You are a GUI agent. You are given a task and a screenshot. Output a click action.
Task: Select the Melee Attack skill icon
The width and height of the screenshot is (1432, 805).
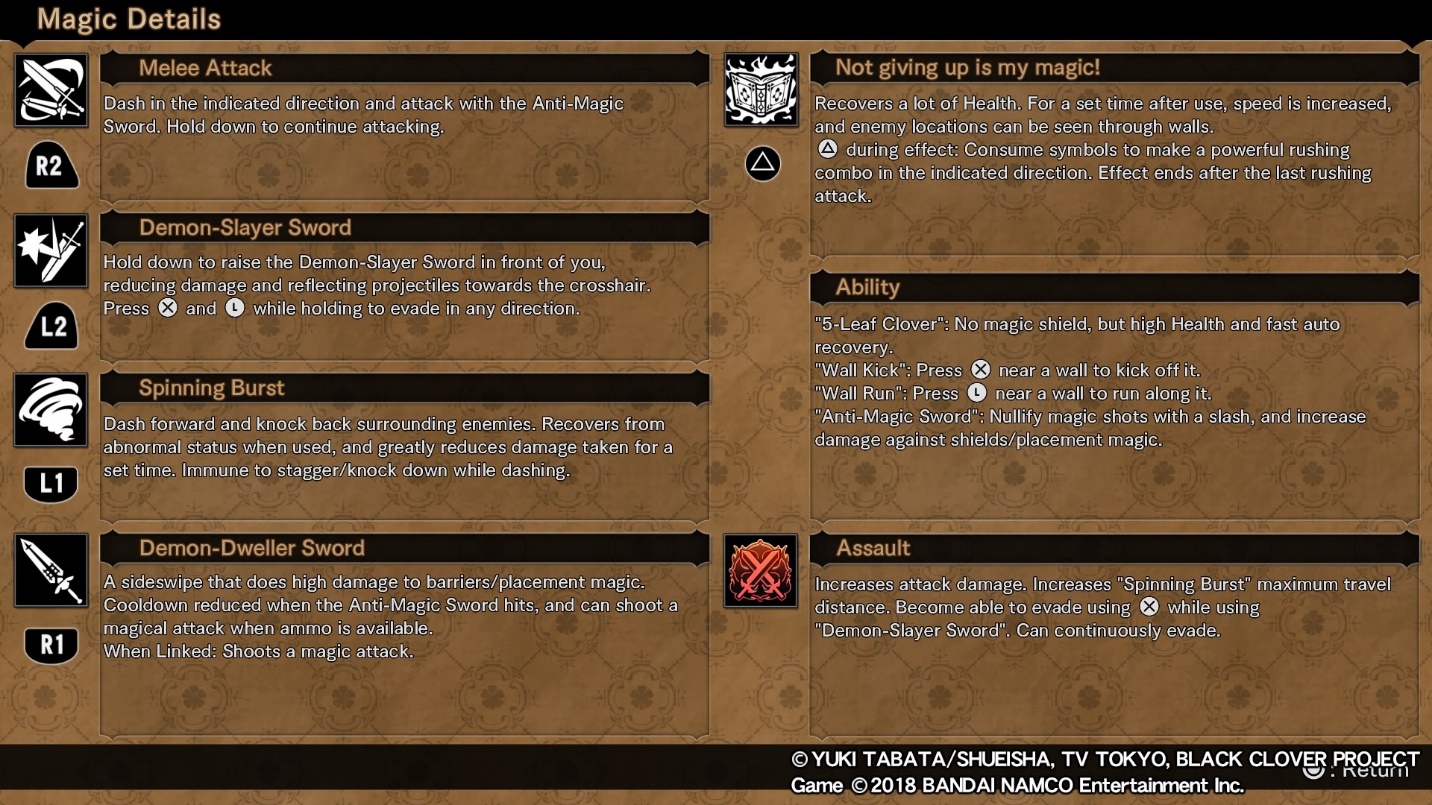click(x=51, y=90)
